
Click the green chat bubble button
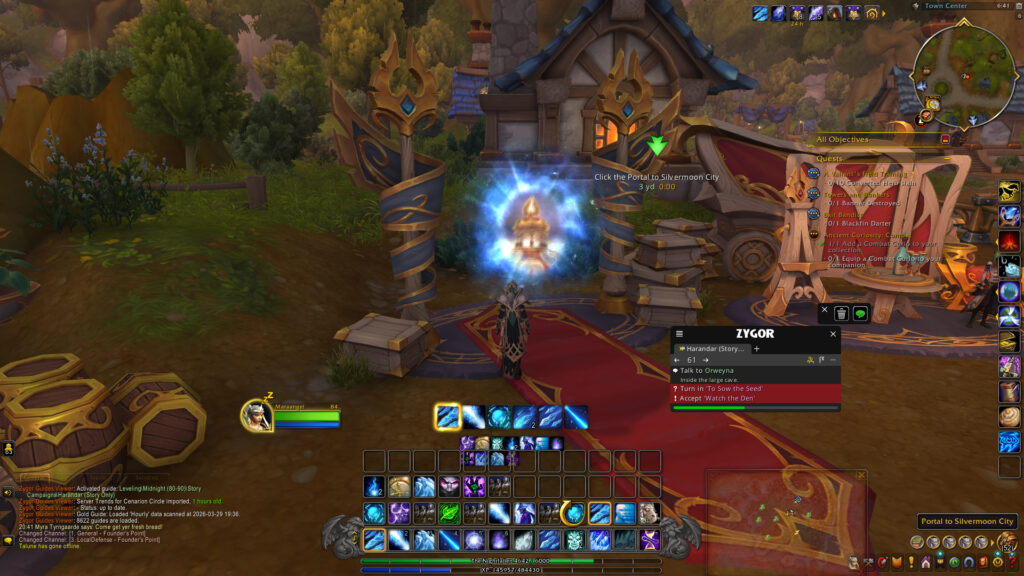(x=860, y=313)
